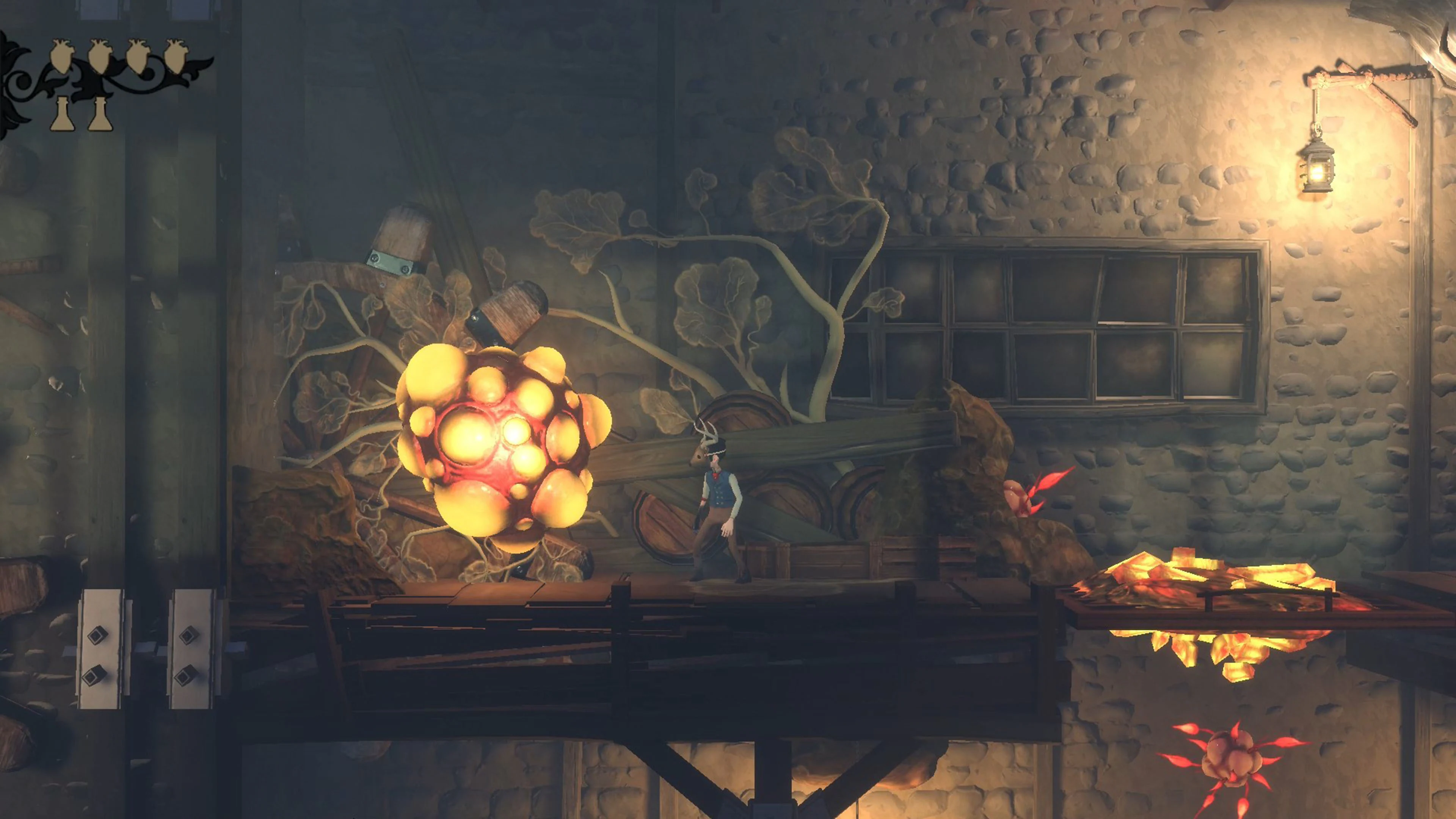Click the third heart in the health row
The width and height of the screenshot is (1456, 819).
(139, 56)
